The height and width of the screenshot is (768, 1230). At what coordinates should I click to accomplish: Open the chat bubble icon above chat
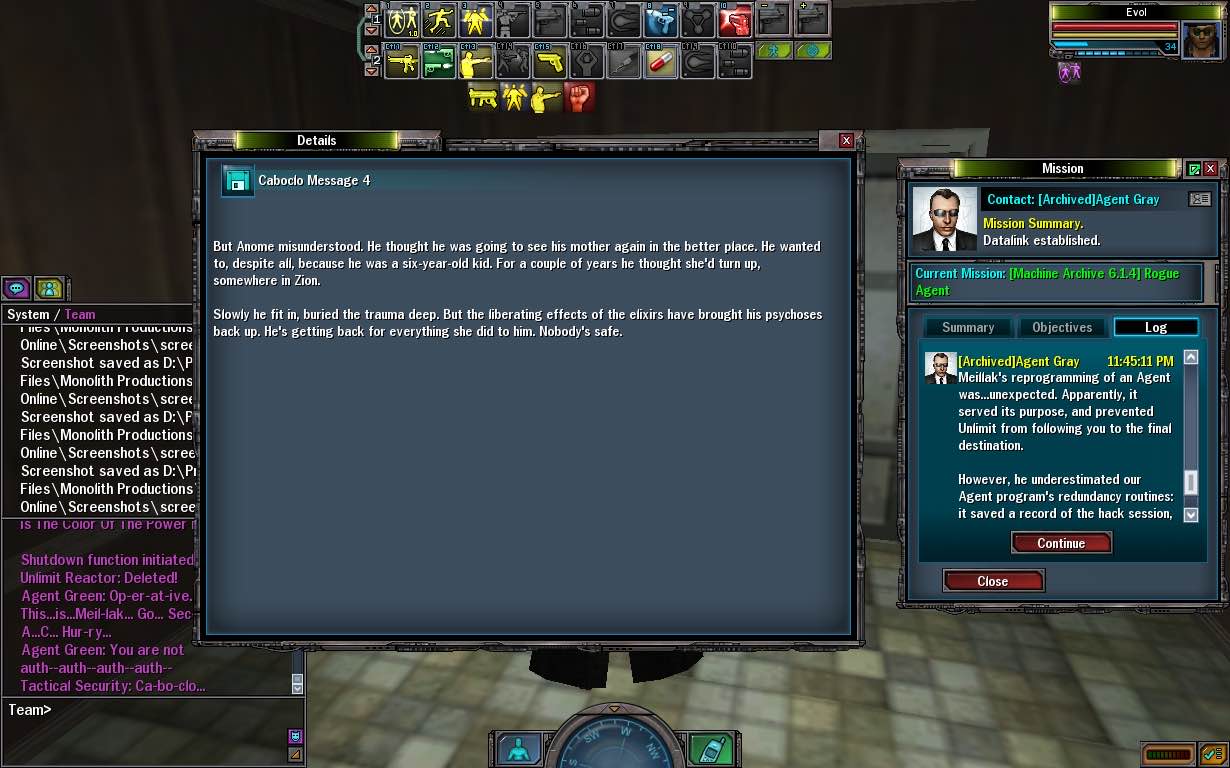(17, 289)
